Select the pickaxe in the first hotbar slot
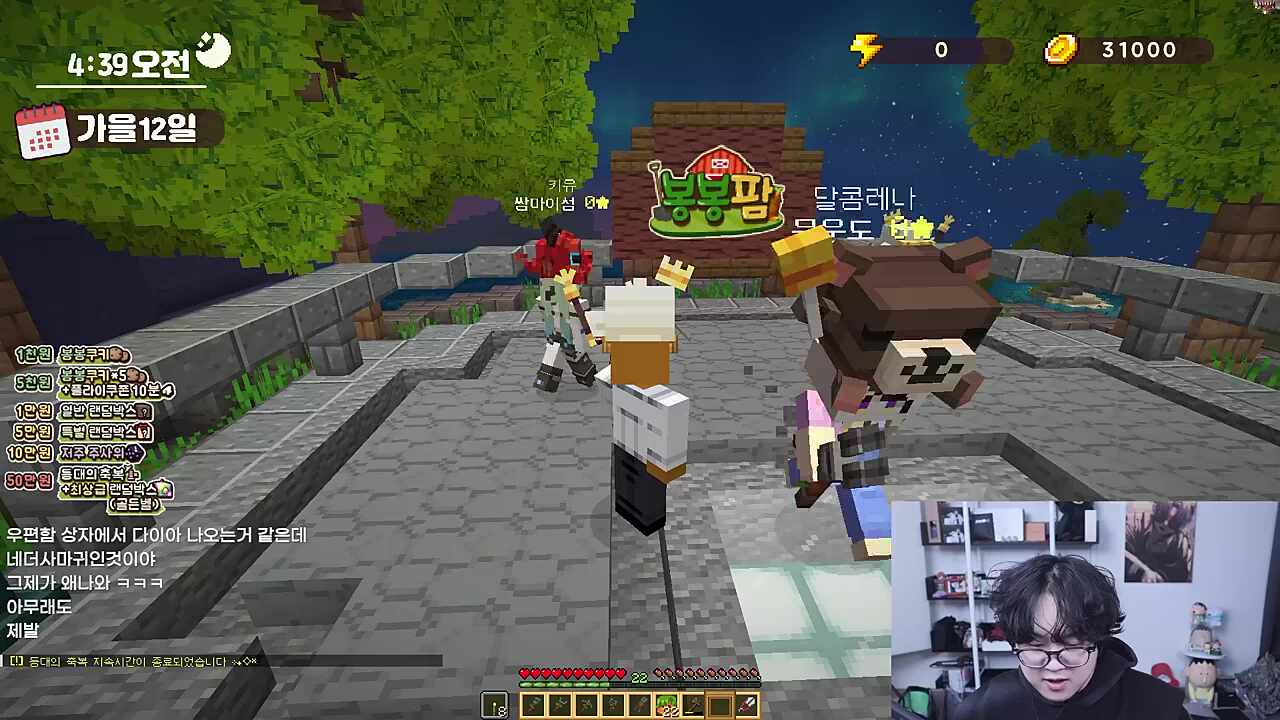The width and height of the screenshot is (1280, 720). [x=534, y=704]
